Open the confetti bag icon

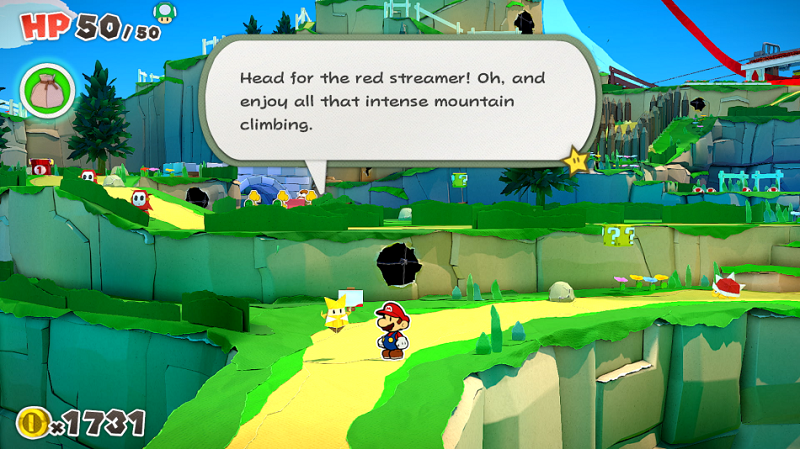(x=46, y=89)
